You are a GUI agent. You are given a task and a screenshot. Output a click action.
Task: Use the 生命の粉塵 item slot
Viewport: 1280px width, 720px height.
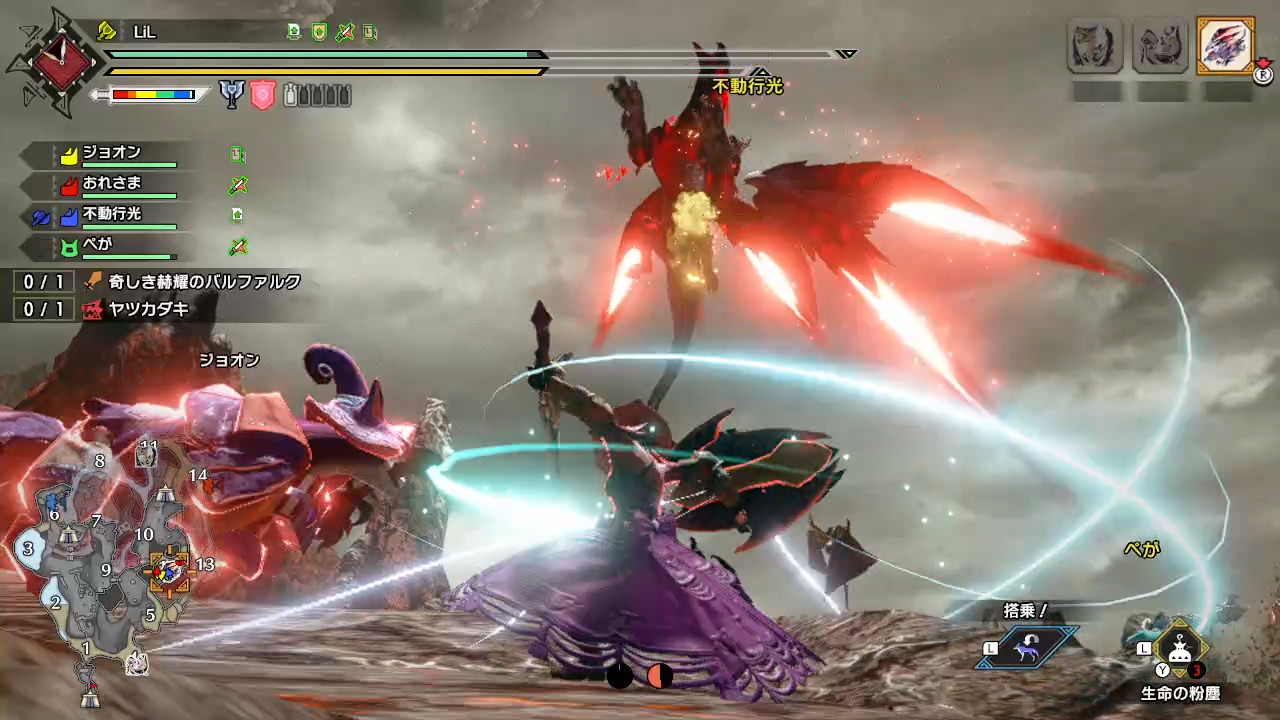pos(1180,648)
